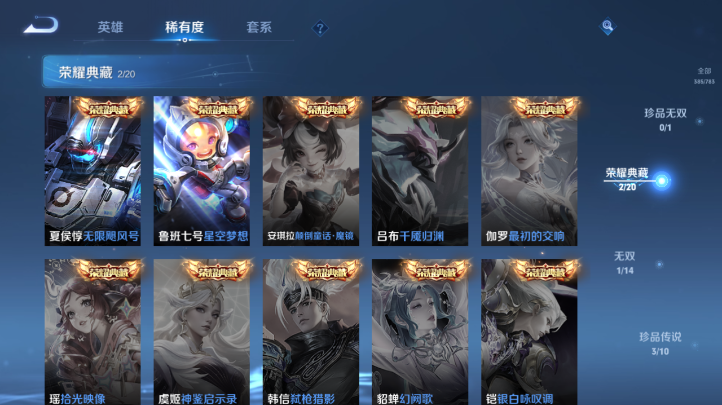Open the 虞姬 神鉴启示录 skin card
Image resolution: width=722 pixels, height=405 pixels.
(202, 332)
